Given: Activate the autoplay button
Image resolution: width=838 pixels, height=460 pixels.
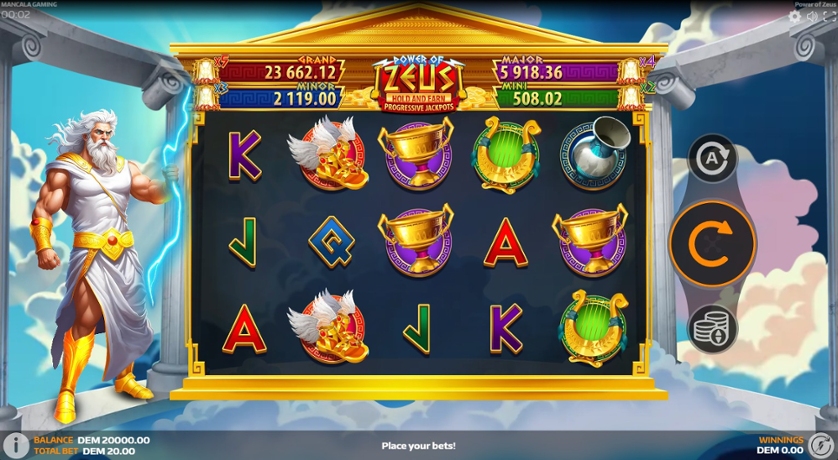Looking at the screenshot, I should coord(712,158).
